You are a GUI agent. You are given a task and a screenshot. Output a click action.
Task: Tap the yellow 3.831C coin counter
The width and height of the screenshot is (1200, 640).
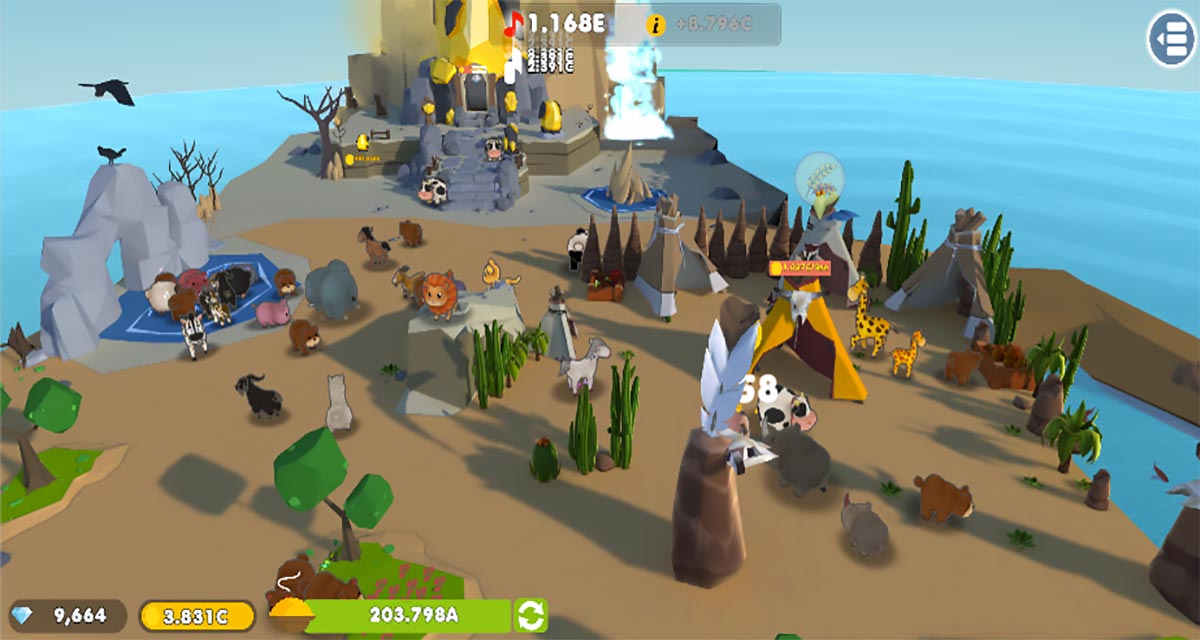pyautogui.click(x=197, y=616)
